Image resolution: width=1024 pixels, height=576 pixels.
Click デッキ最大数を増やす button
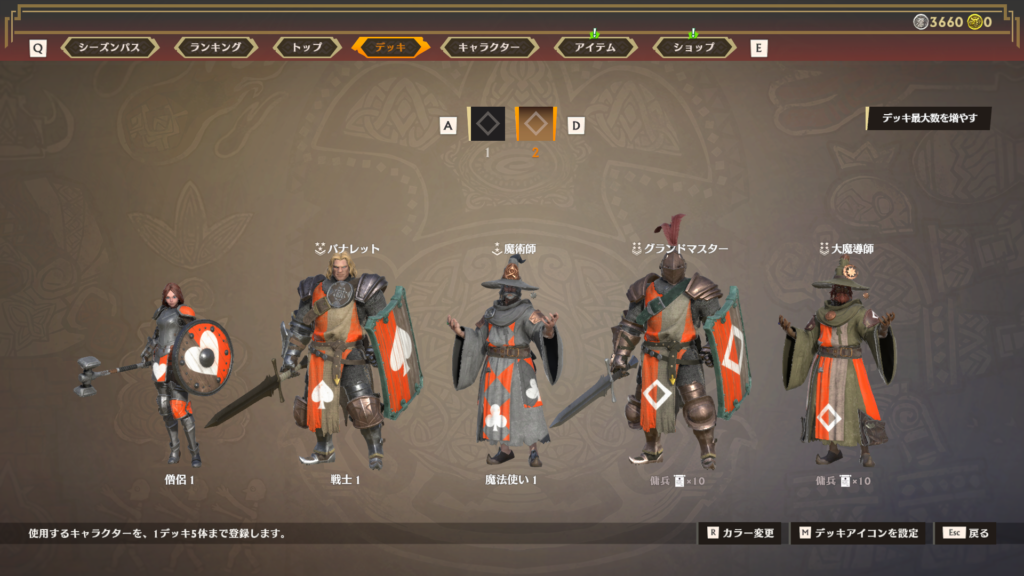click(x=929, y=118)
